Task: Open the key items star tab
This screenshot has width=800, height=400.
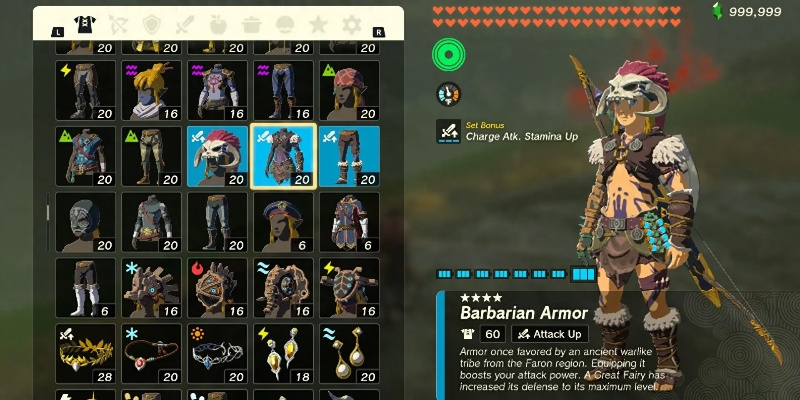Action: pyautogui.click(x=318, y=23)
